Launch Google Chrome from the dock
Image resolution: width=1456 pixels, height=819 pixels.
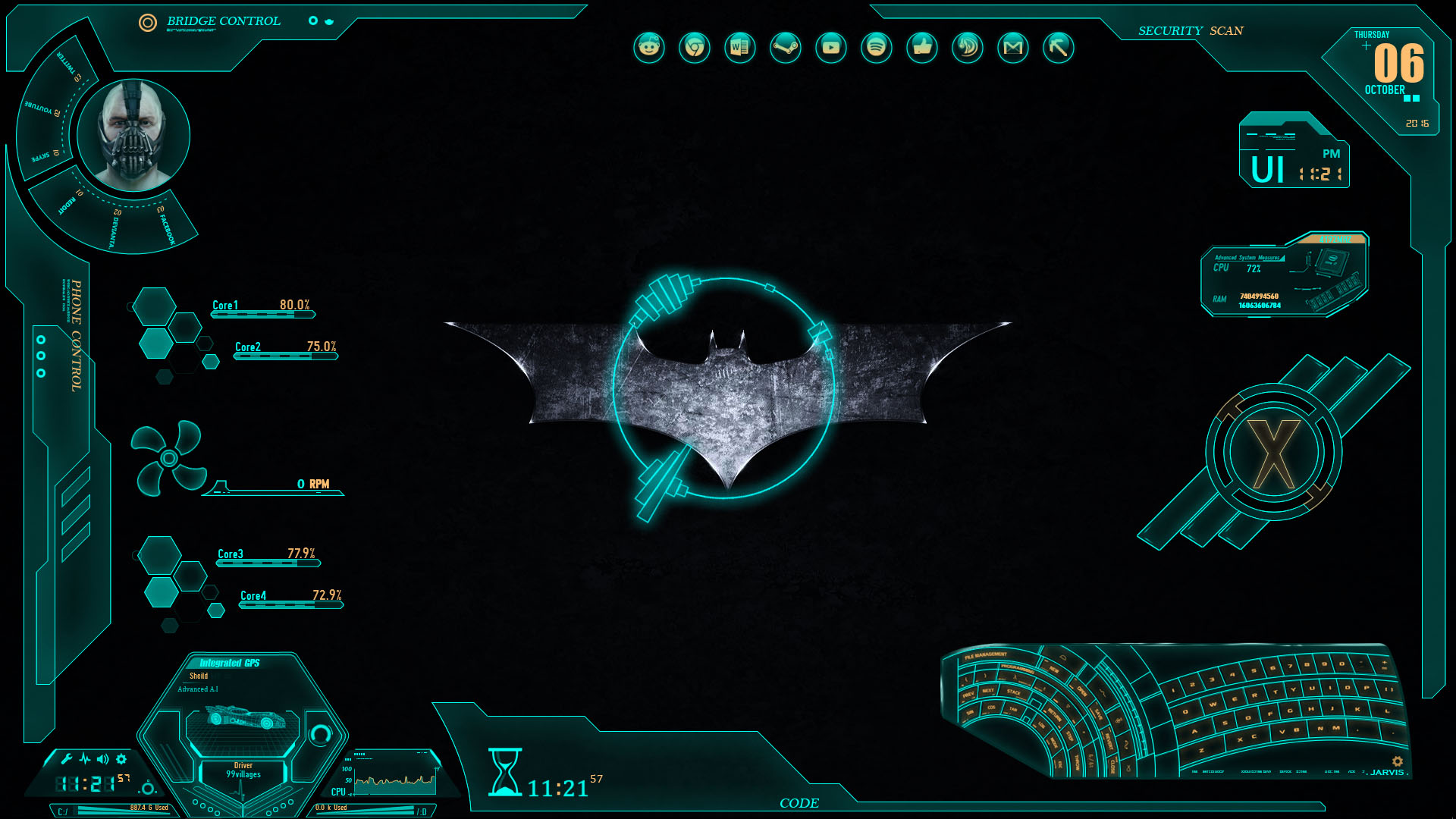pyautogui.click(x=695, y=48)
